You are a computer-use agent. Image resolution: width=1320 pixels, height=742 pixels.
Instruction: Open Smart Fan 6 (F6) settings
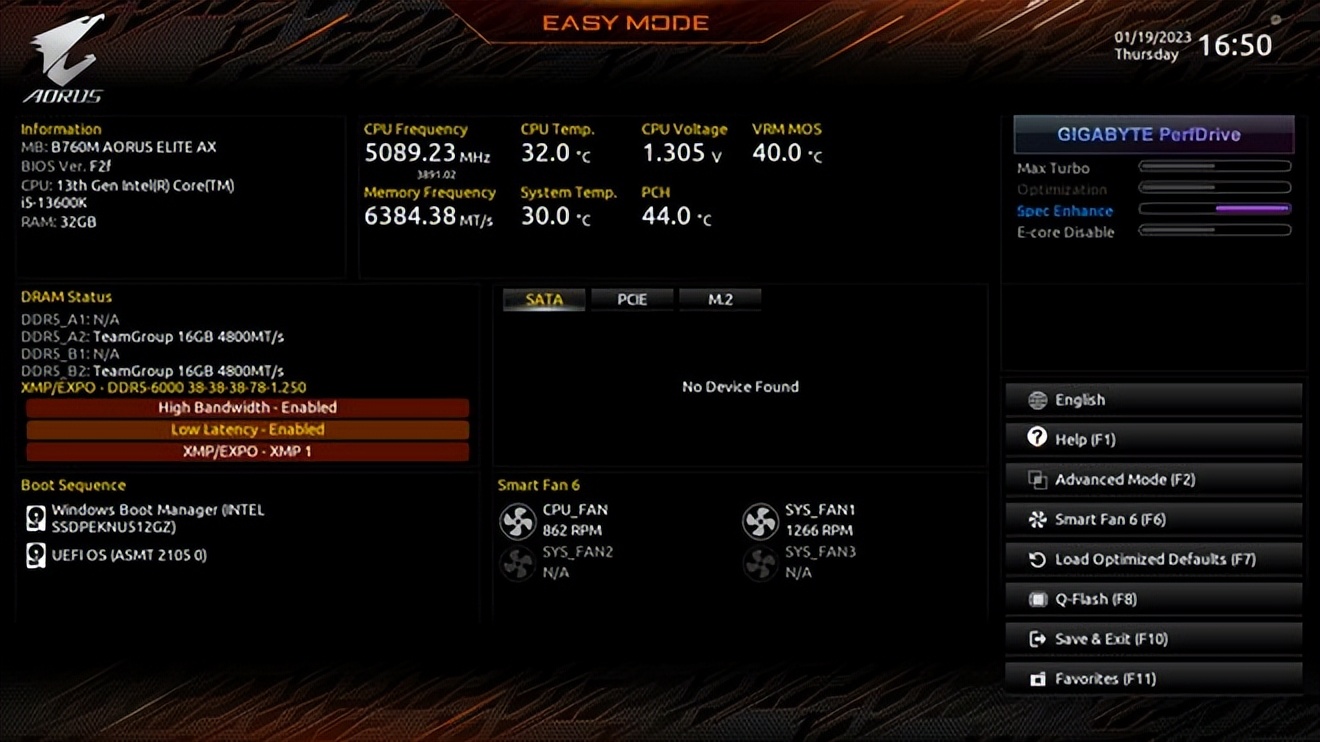point(1153,519)
